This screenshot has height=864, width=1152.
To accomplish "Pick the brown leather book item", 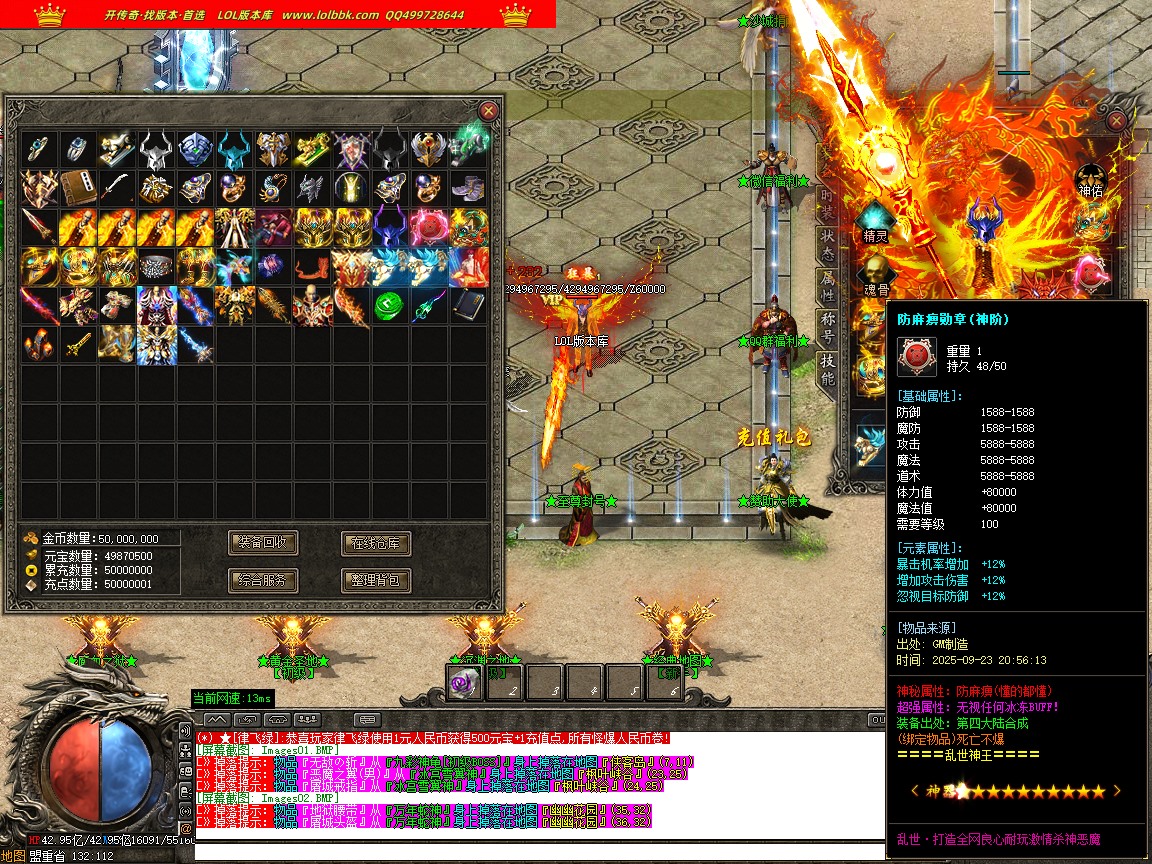I will coord(78,188).
